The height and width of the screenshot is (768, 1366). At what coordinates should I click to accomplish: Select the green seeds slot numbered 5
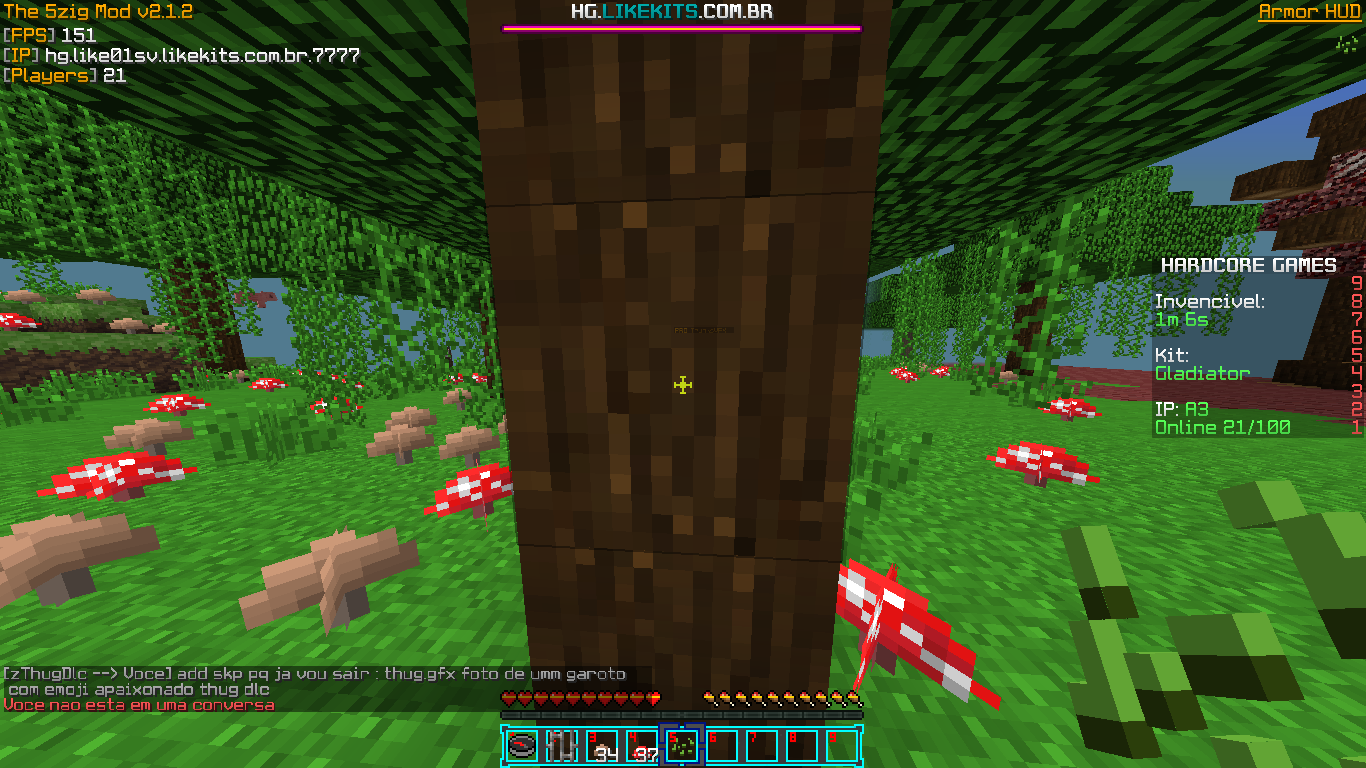682,745
